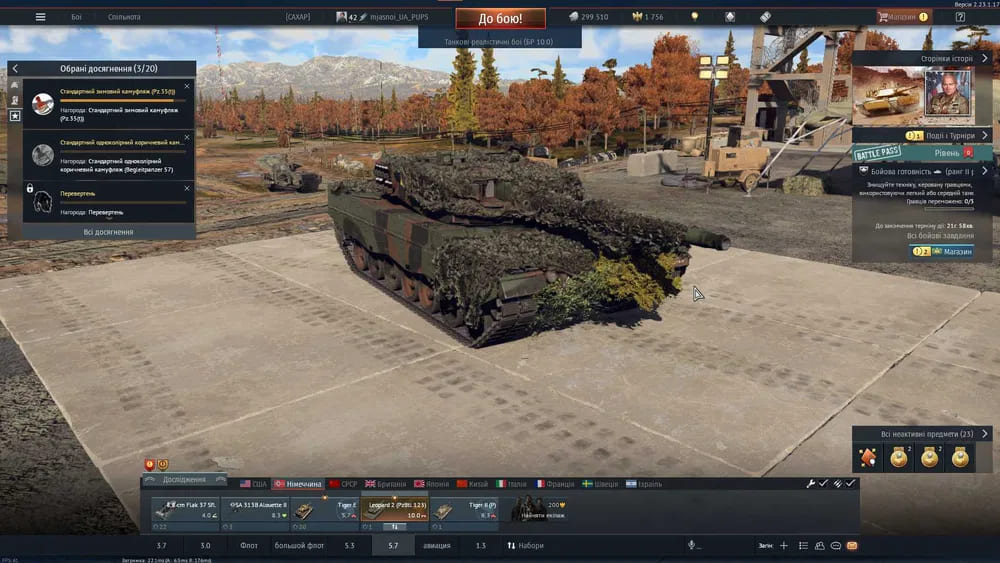
Task: Remove the "Перевертень" achievement from favorites
Action: [x=187, y=185]
